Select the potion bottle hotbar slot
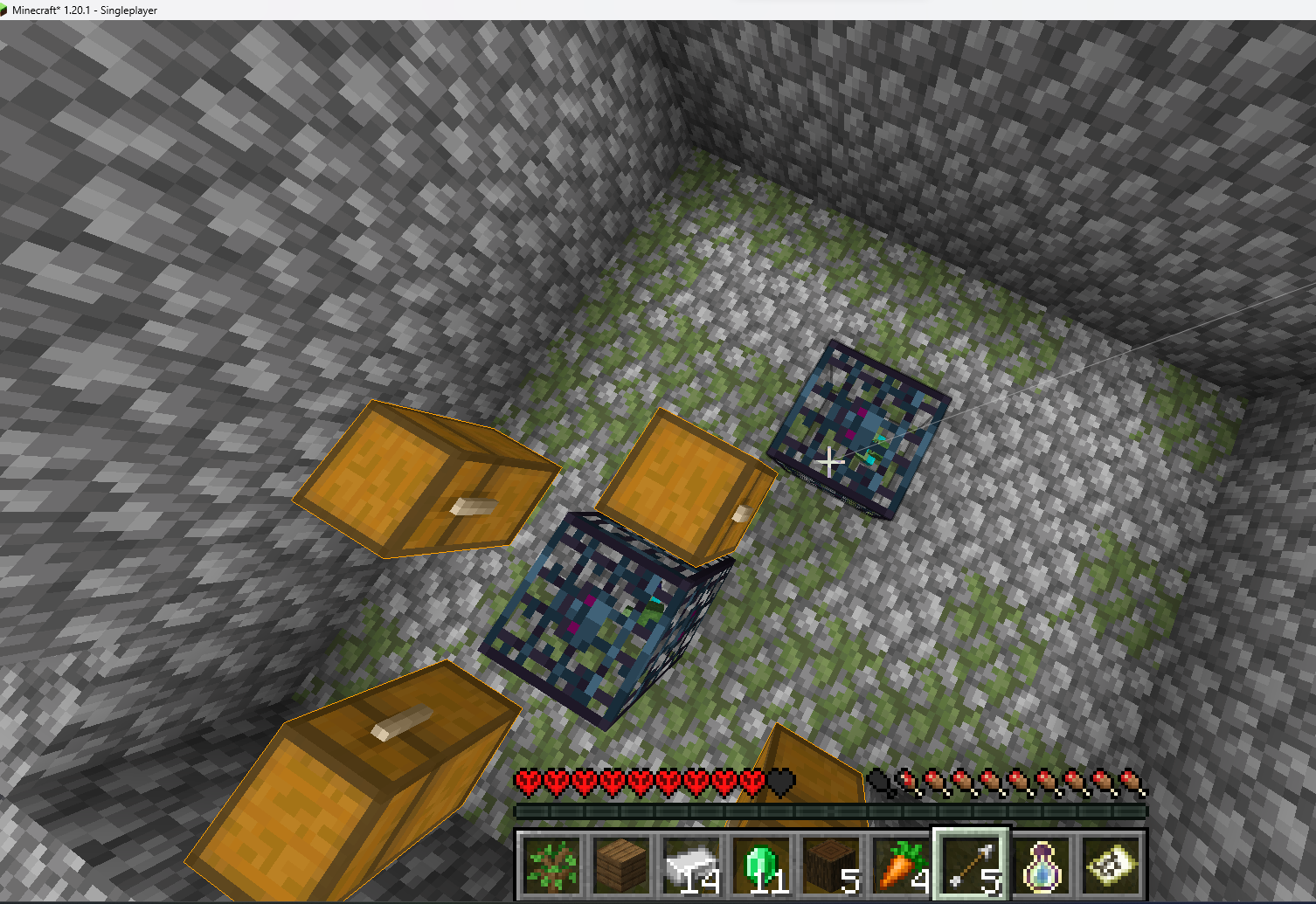The width and height of the screenshot is (1316, 904). [1041, 865]
